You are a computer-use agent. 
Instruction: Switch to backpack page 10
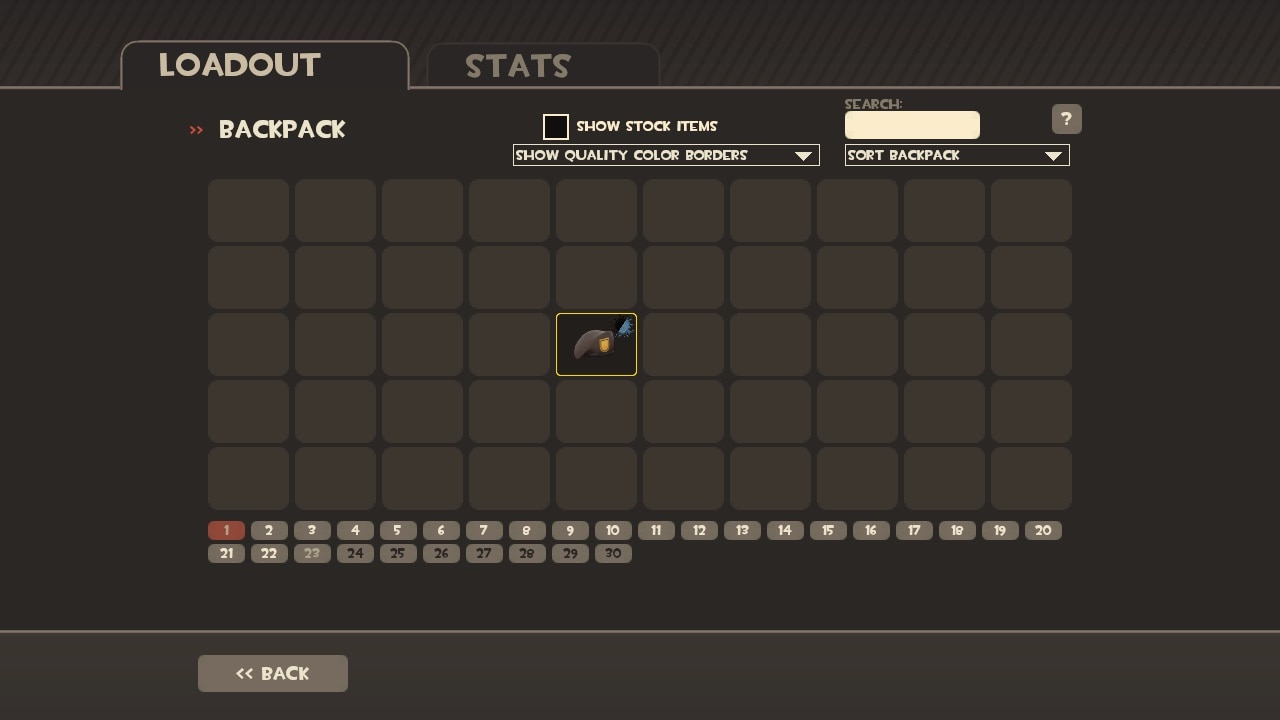pos(613,531)
